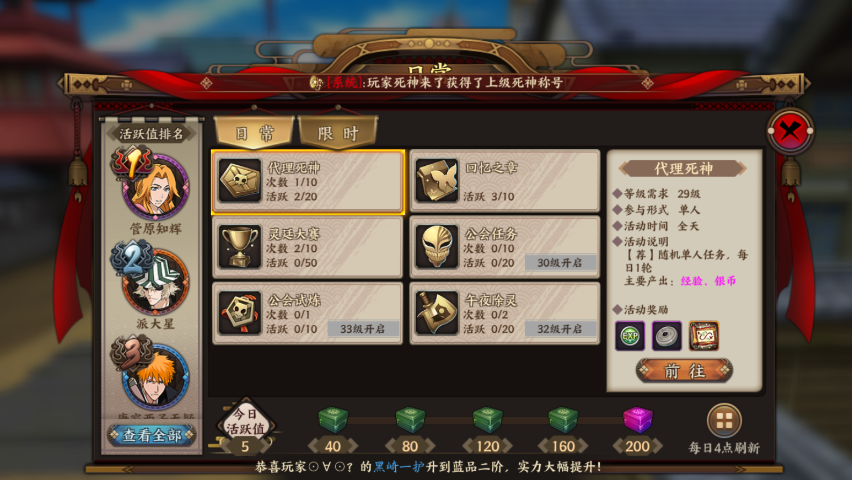Switch to the 限时 tab

click(x=338, y=132)
